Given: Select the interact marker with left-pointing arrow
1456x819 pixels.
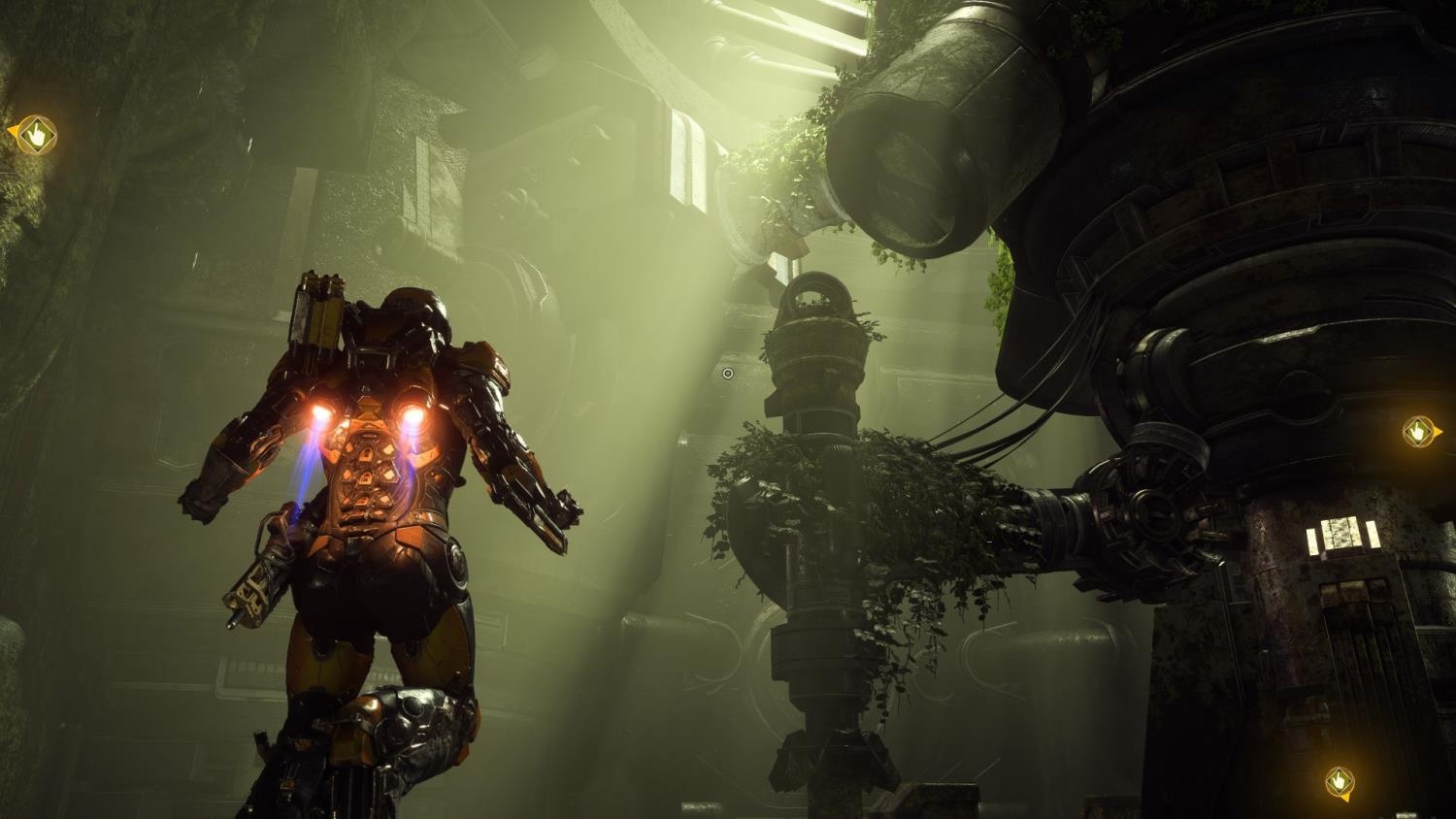Looking at the screenshot, I should (36, 135).
